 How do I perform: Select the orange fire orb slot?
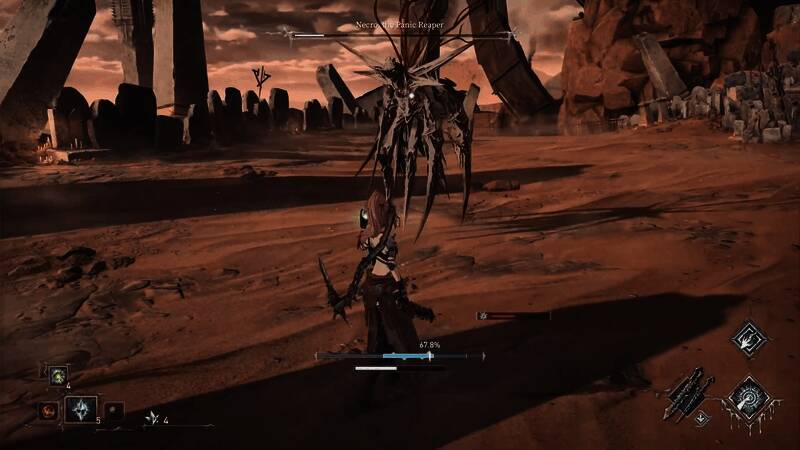pos(48,410)
